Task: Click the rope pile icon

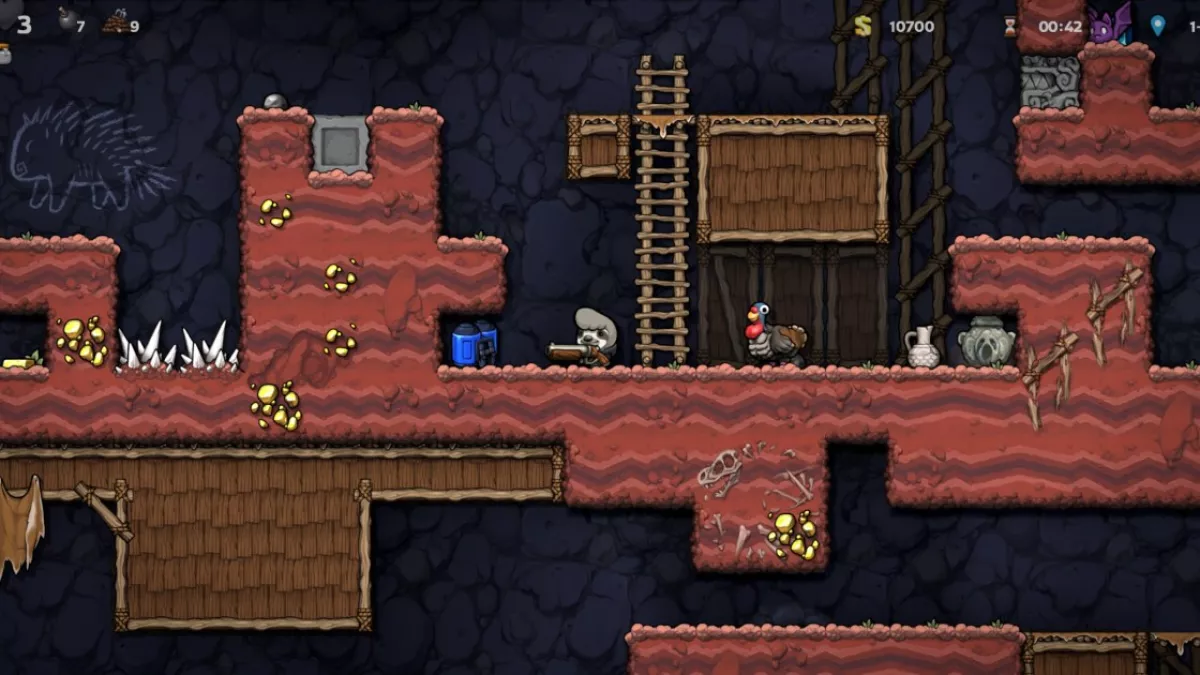Action: click(115, 21)
